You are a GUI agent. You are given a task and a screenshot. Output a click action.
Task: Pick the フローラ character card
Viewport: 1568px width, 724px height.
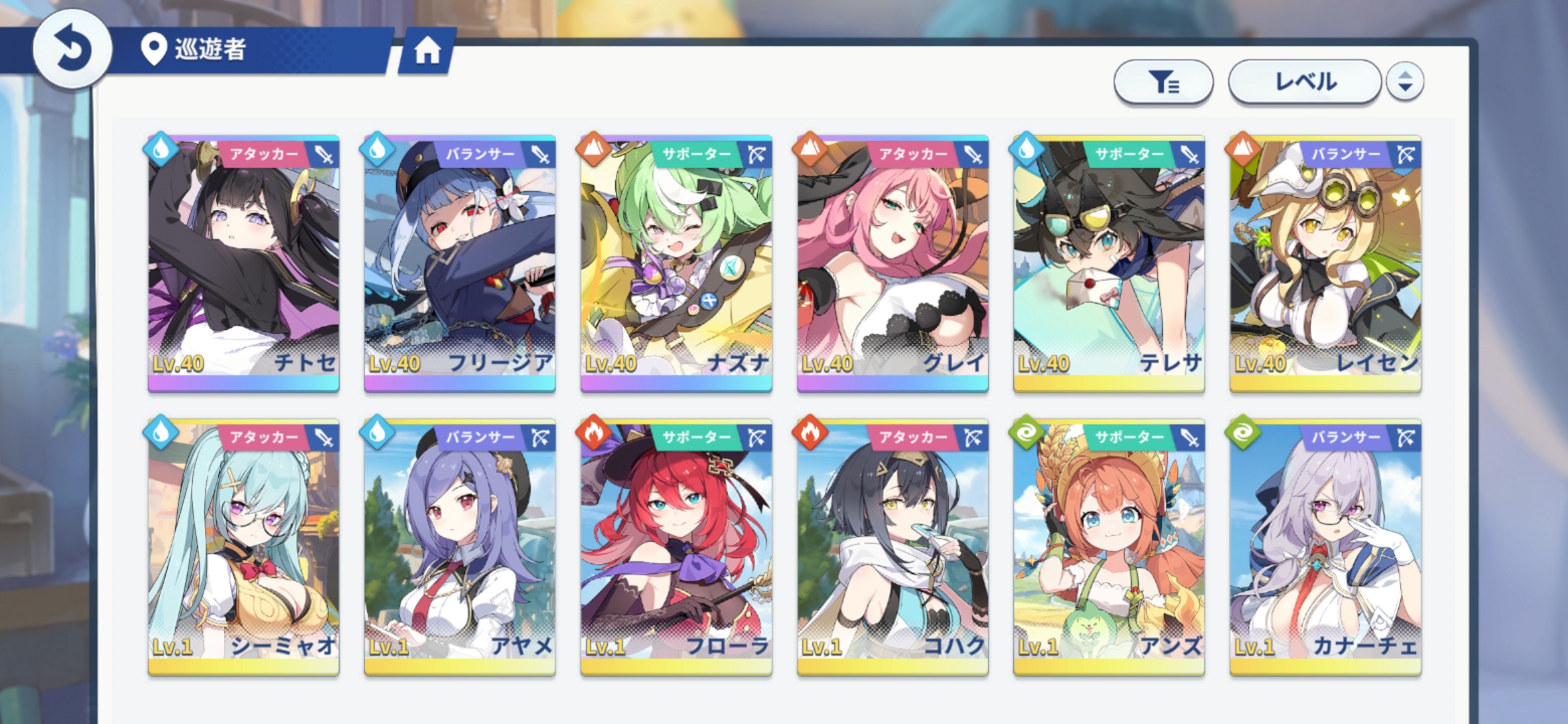(676, 546)
